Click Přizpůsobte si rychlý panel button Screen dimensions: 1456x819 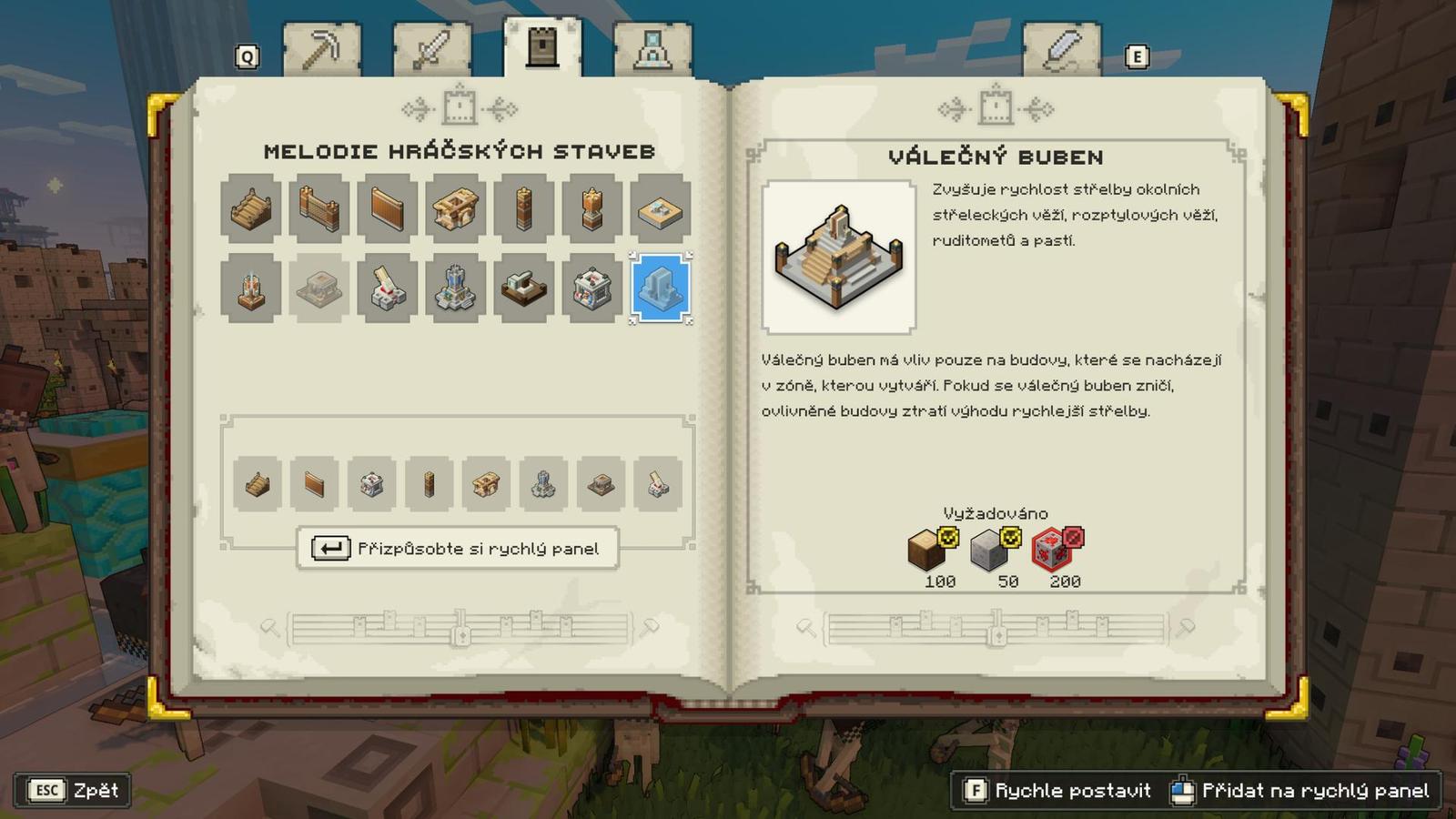click(x=458, y=549)
